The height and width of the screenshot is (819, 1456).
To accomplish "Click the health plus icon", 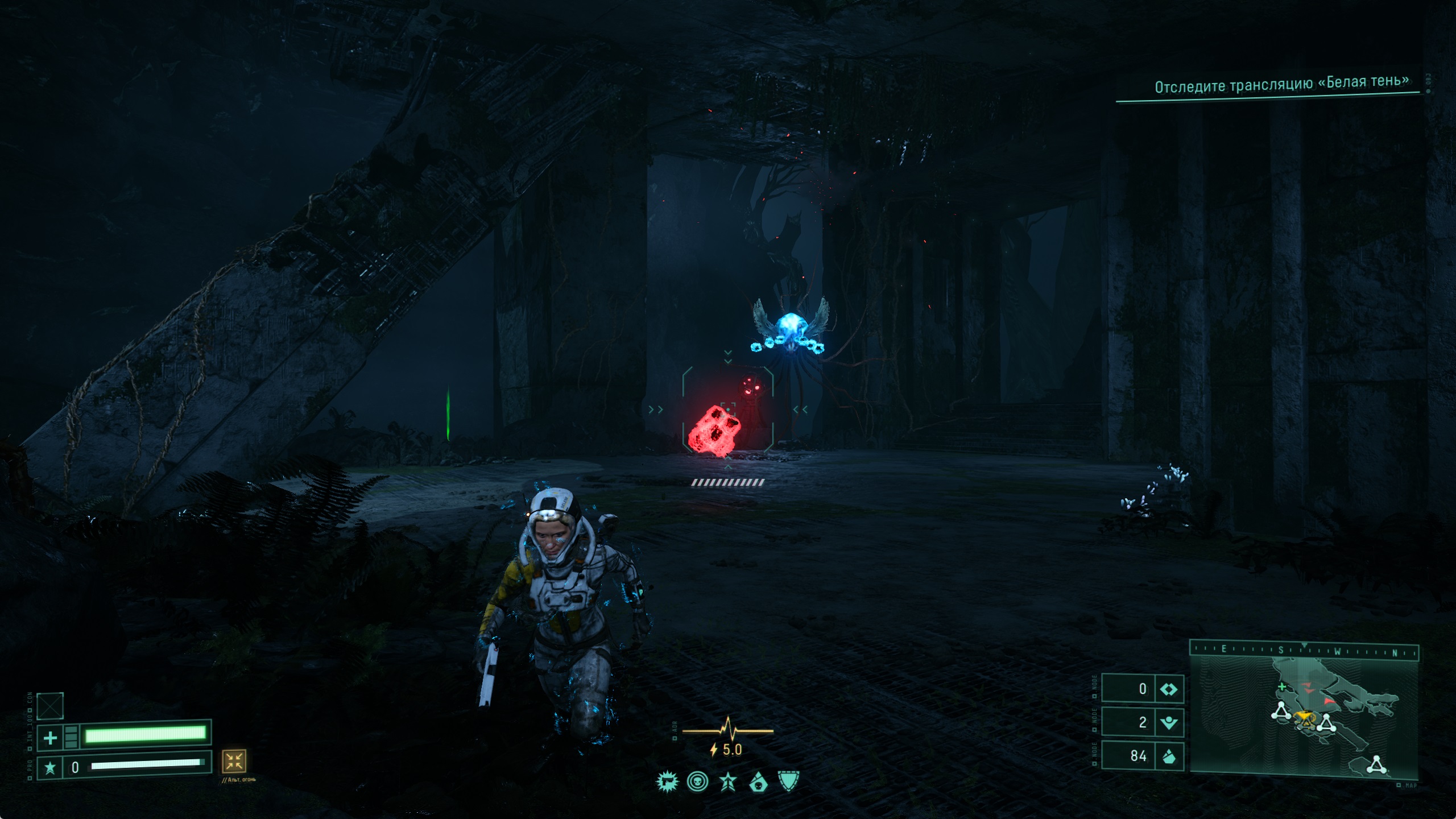I will coord(50,738).
